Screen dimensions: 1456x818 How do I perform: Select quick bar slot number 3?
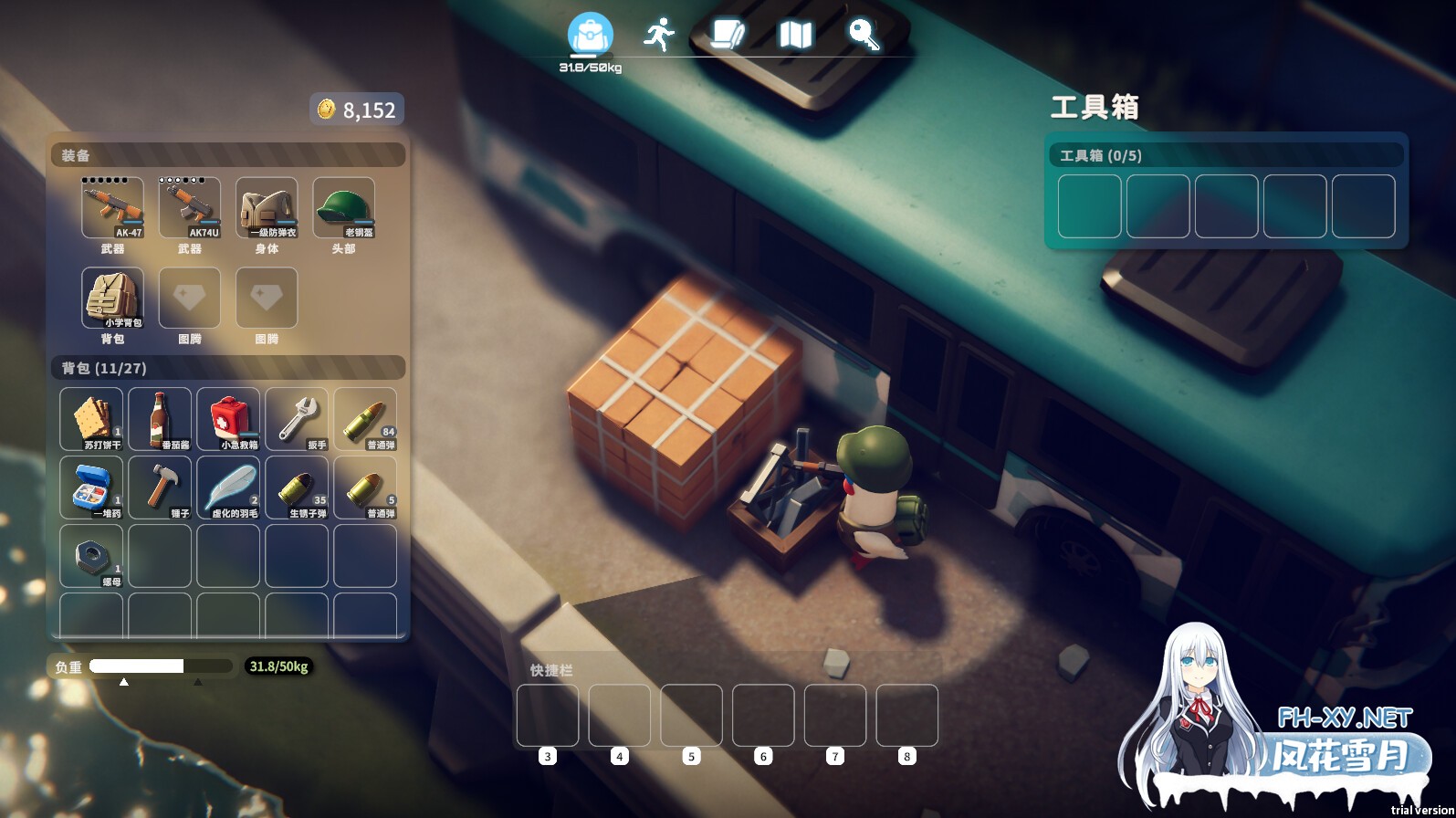coord(547,717)
